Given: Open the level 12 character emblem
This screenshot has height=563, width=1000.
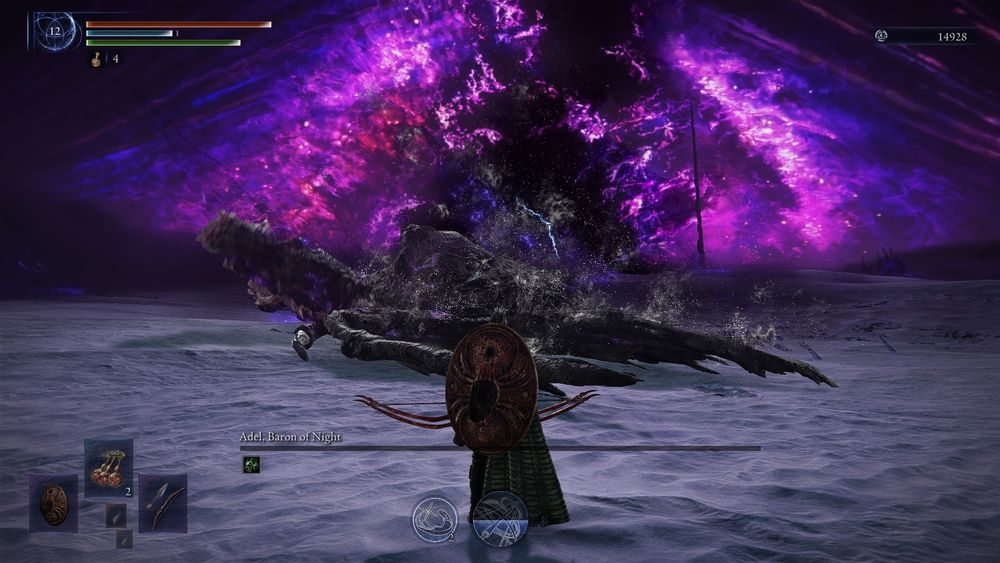Looking at the screenshot, I should (x=56, y=32).
